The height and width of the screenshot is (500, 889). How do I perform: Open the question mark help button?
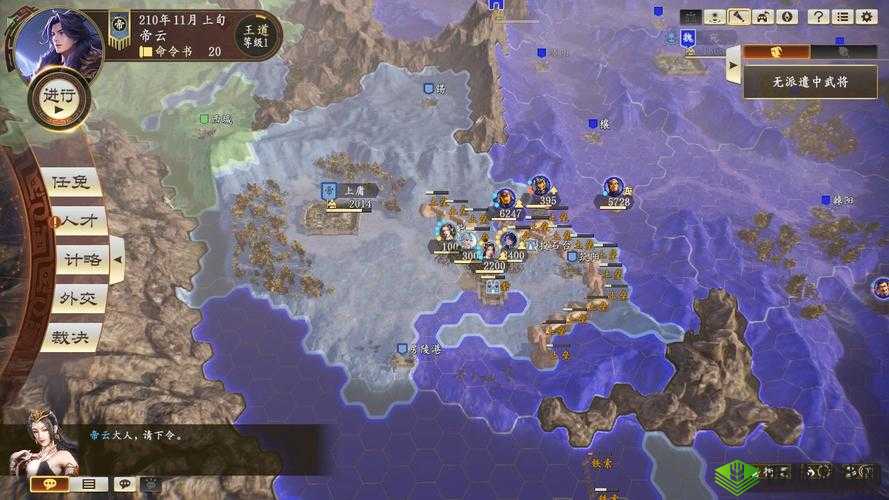818,16
